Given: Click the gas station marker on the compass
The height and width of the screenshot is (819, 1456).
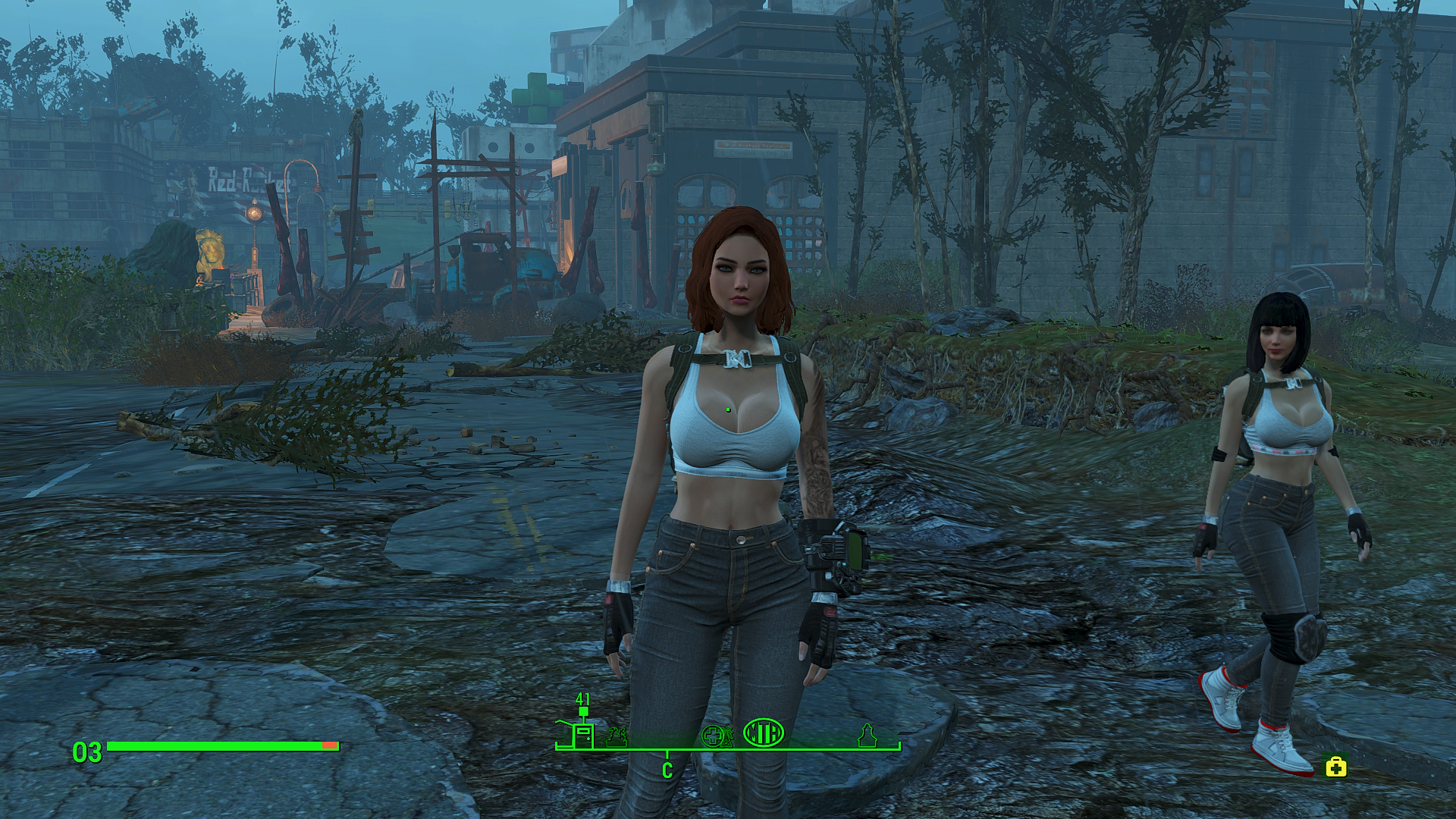Looking at the screenshot, I should click(x=582, y=734).
